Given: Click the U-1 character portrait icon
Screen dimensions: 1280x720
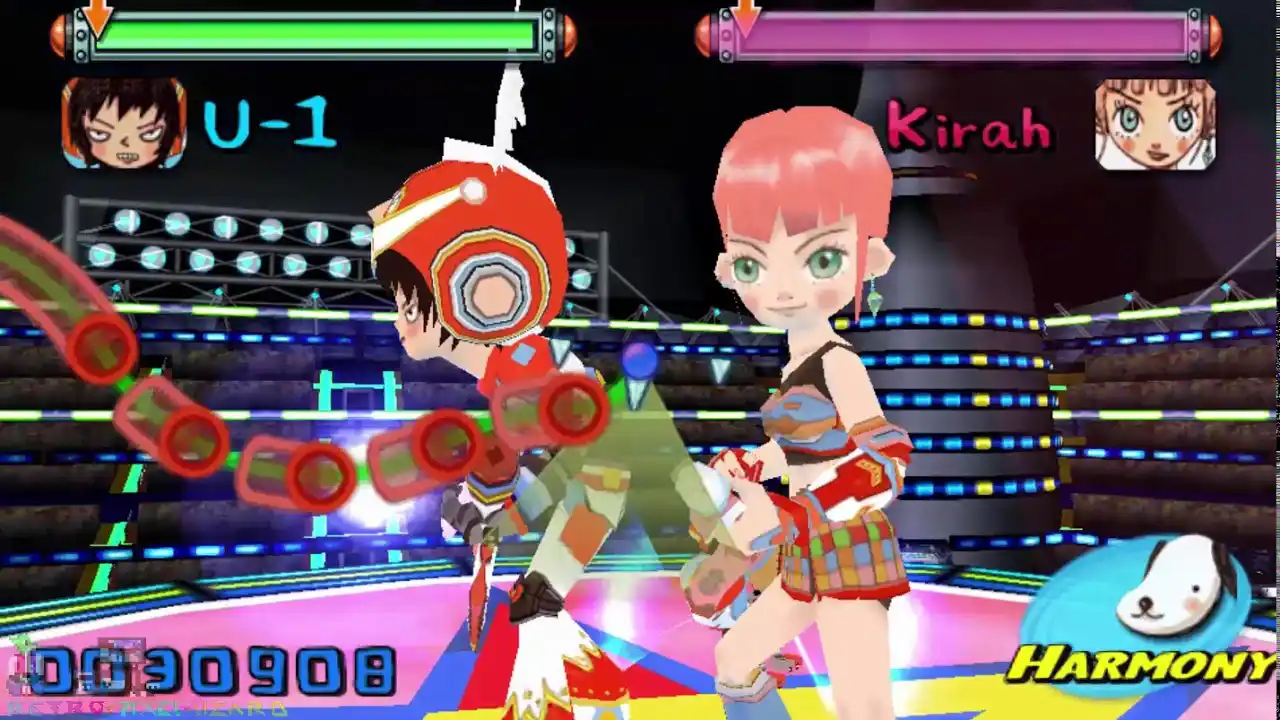Looking at the screenshot, I should click(x=122, y=122).
